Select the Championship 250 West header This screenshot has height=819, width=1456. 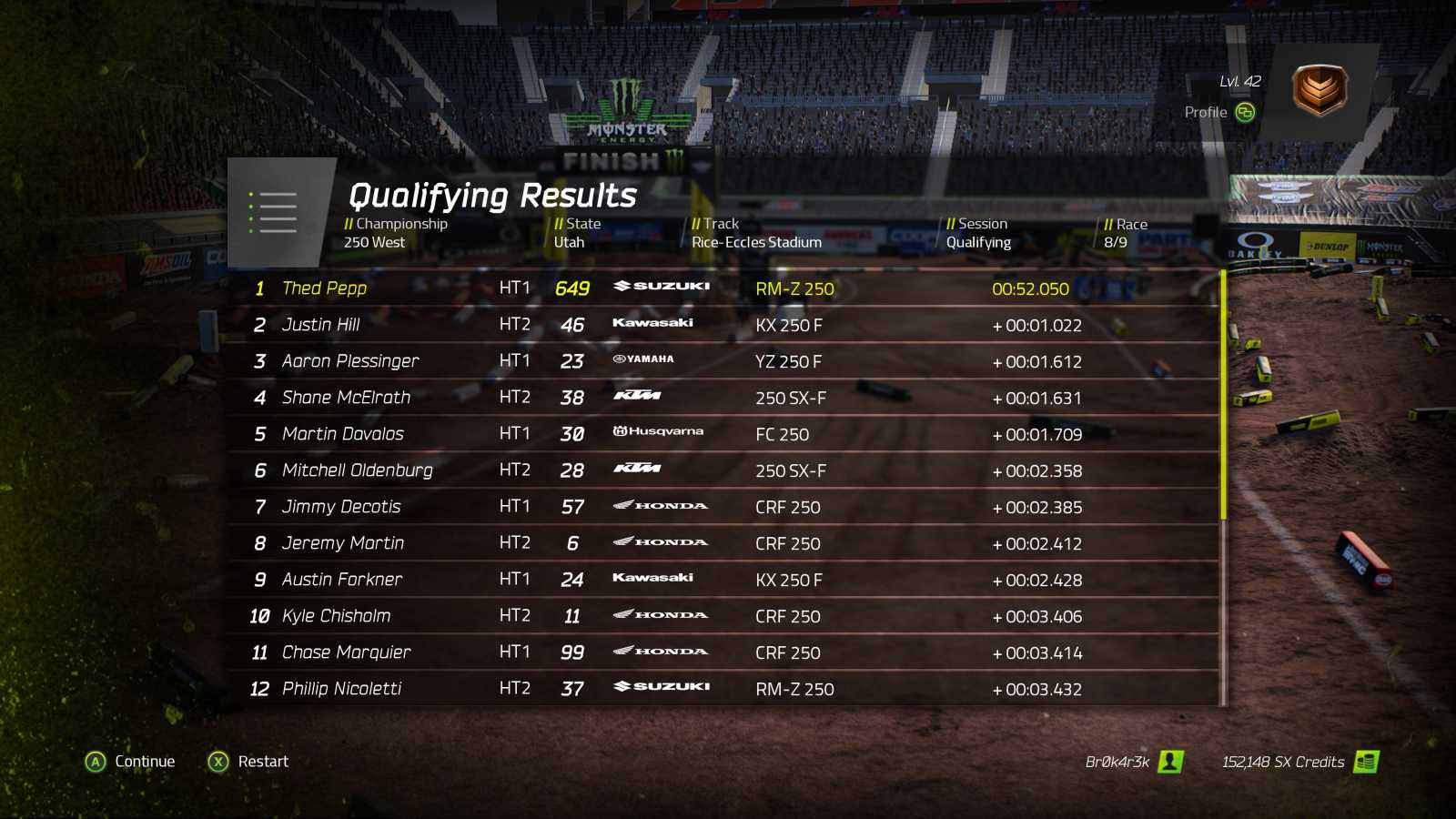coord(395,233)
